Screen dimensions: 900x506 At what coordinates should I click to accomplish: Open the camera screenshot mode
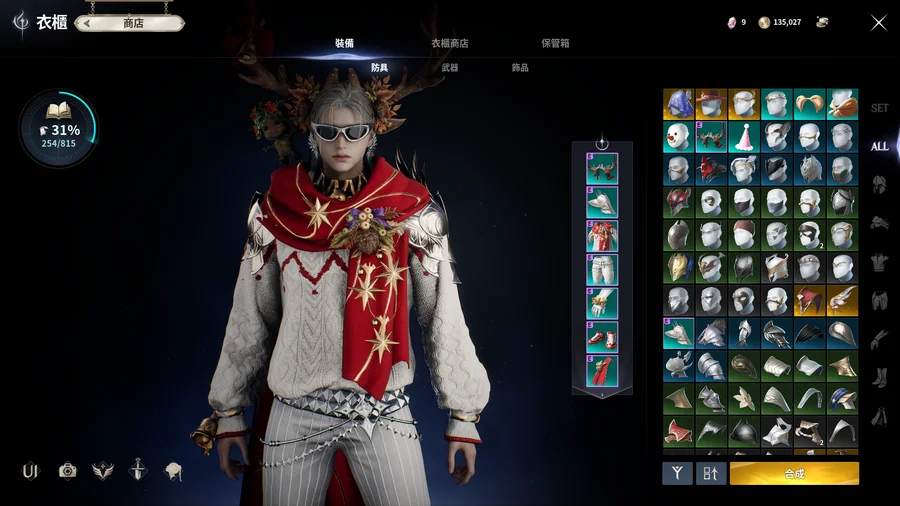68,470
